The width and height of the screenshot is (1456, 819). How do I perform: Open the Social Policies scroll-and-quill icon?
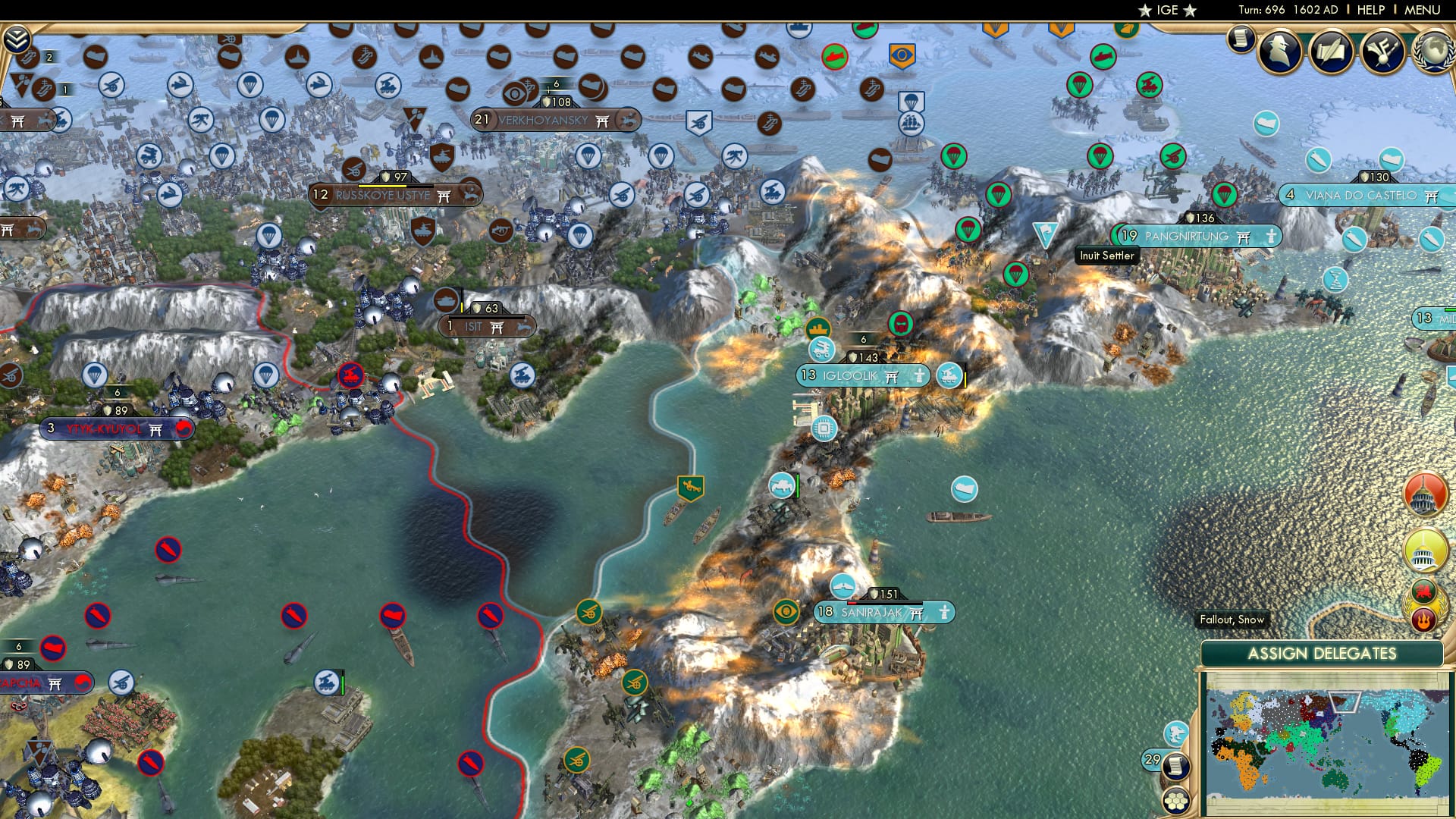(x=1333, y=50)
